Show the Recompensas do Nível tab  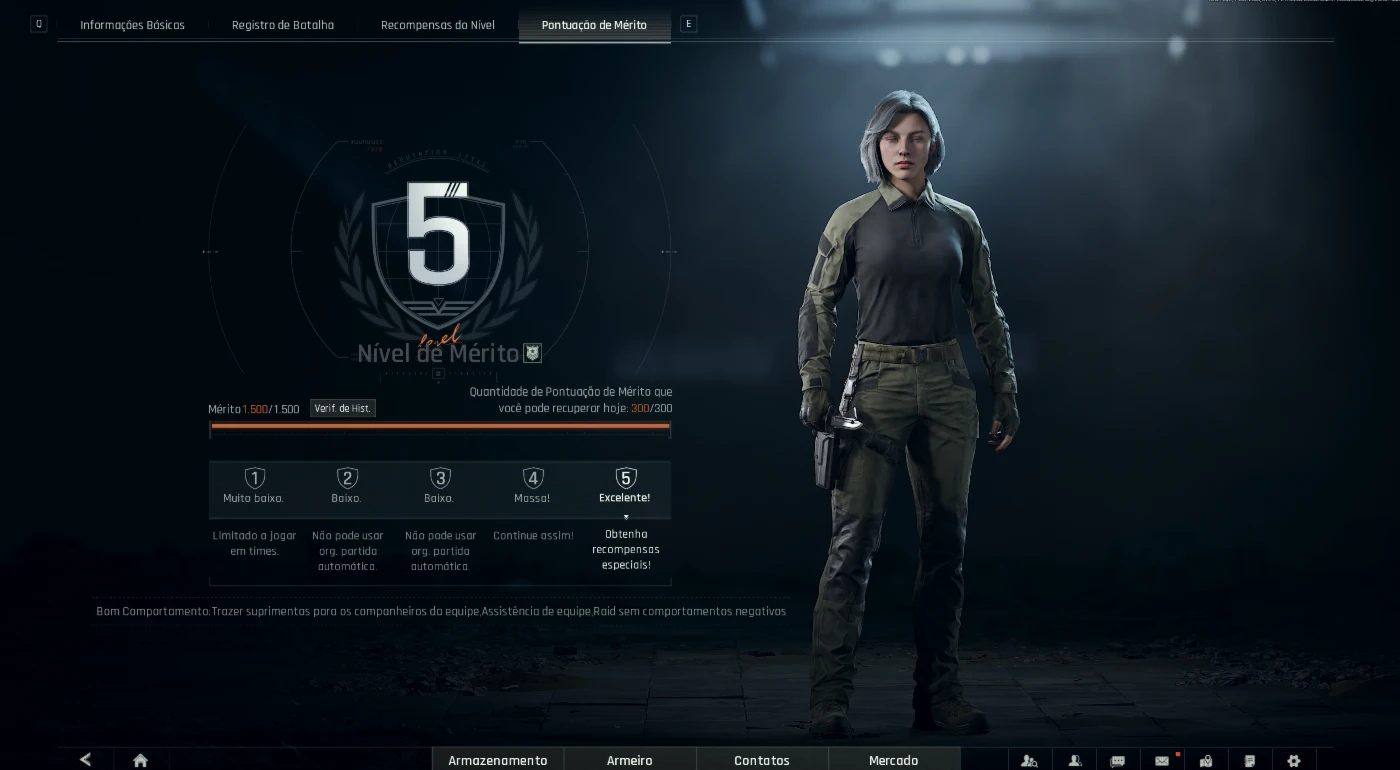point(438,25)
